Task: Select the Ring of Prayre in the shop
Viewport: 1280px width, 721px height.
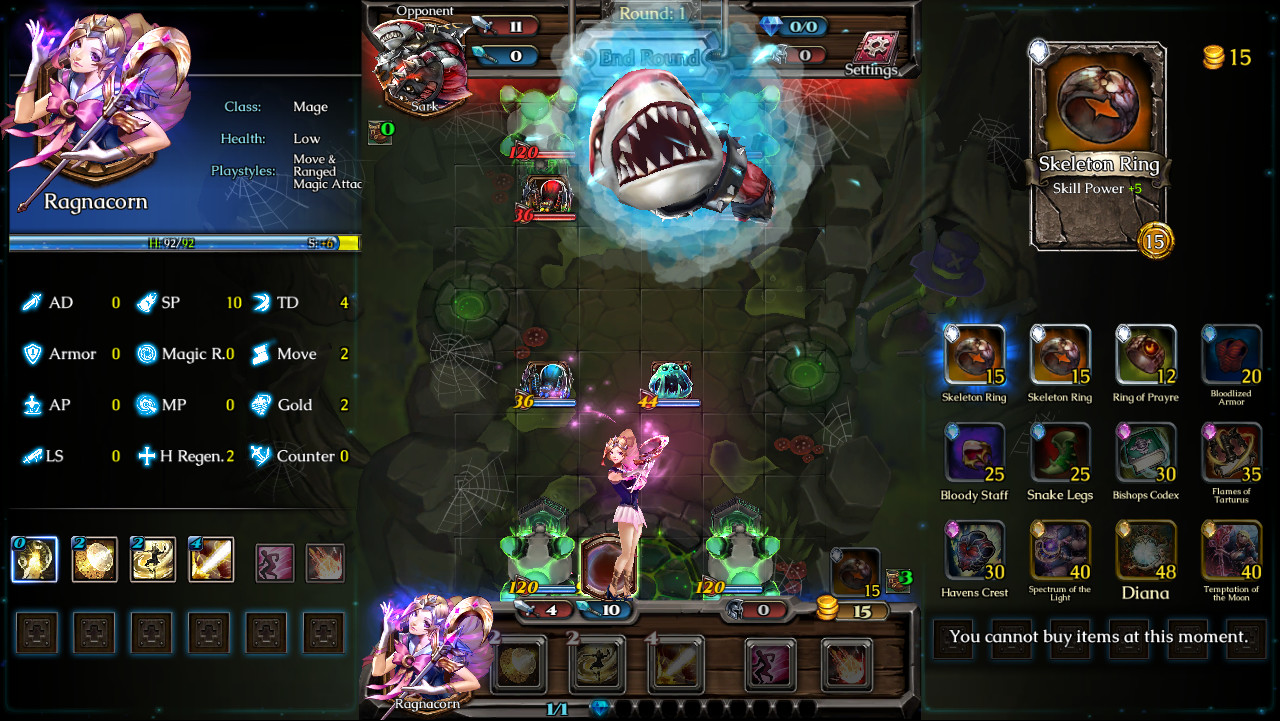Action: (1145, 355)
